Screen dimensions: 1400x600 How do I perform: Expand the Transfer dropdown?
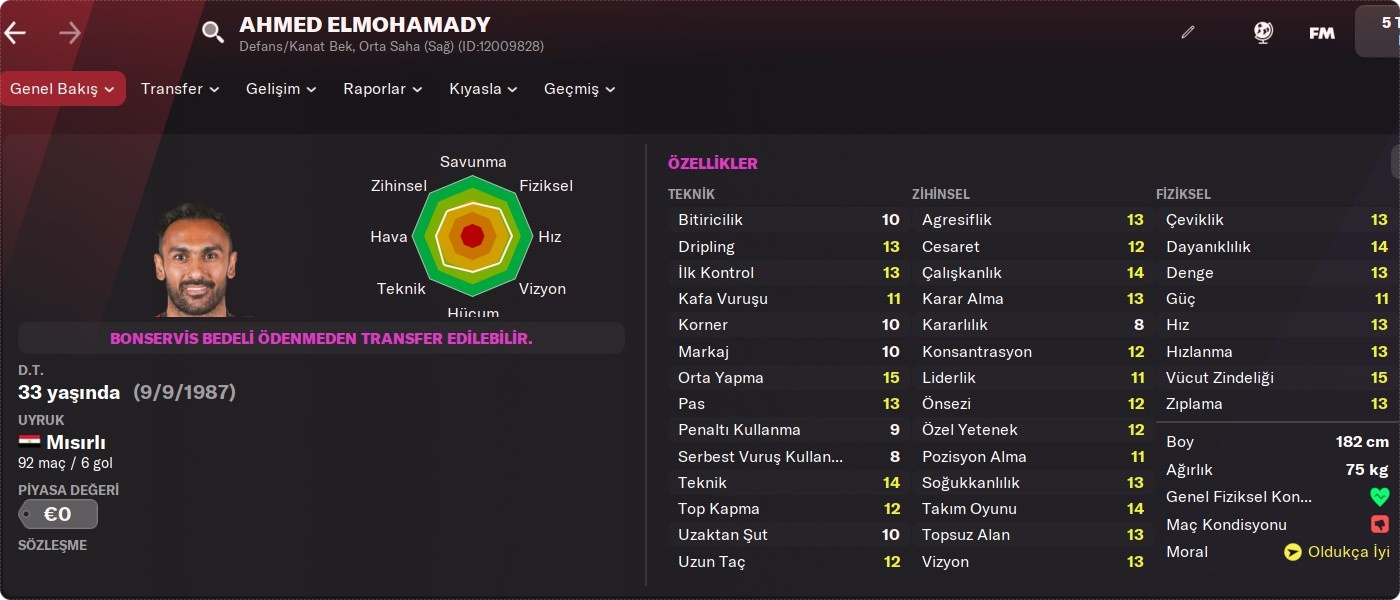tap(180, 89)
